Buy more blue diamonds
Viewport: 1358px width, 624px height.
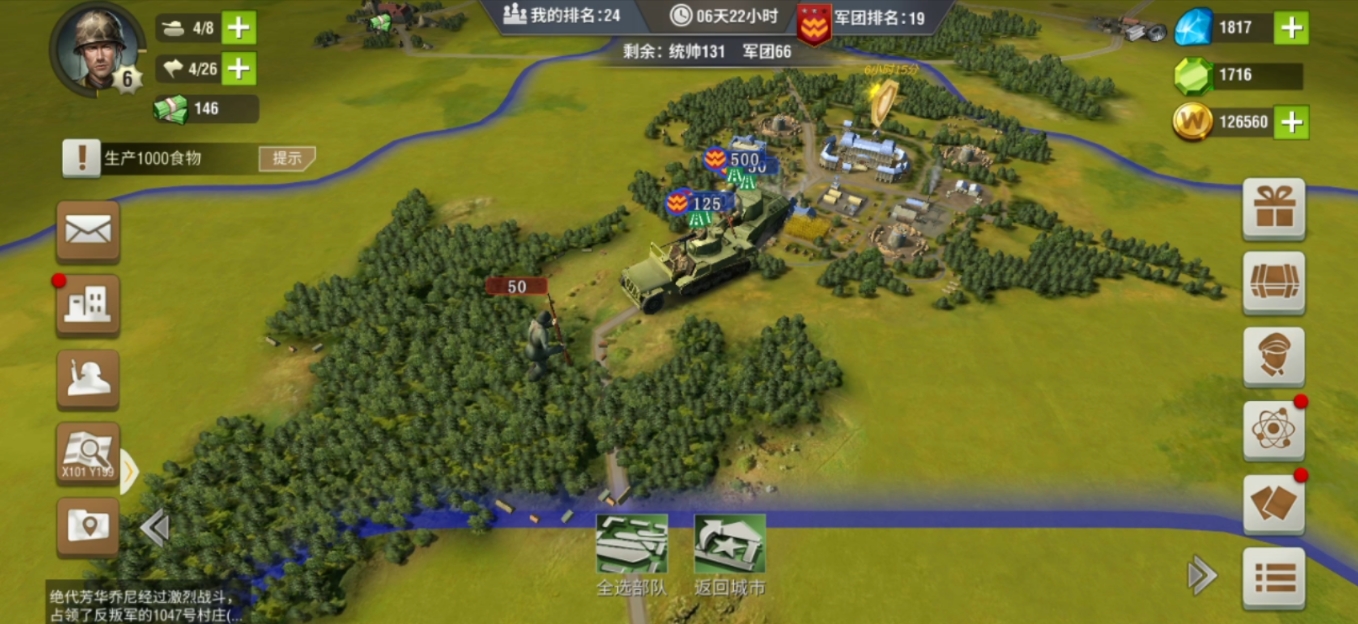(x=1291, y=27)
